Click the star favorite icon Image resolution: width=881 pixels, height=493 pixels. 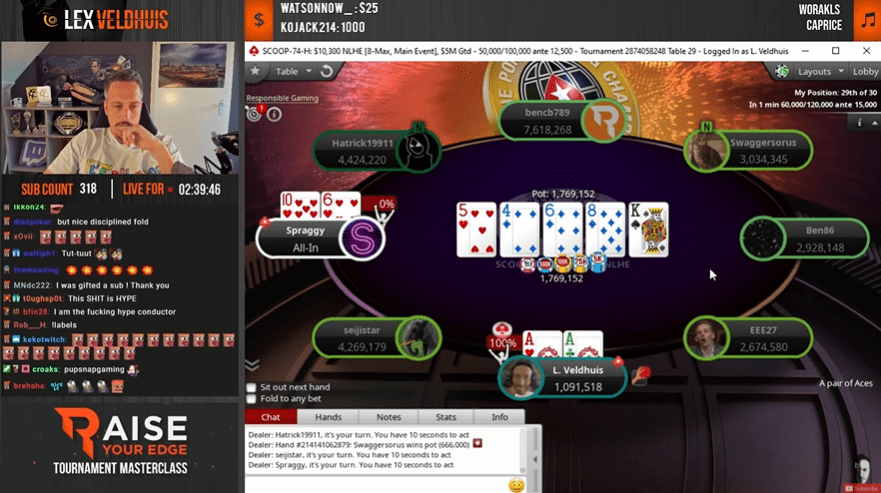coord(256,72)
